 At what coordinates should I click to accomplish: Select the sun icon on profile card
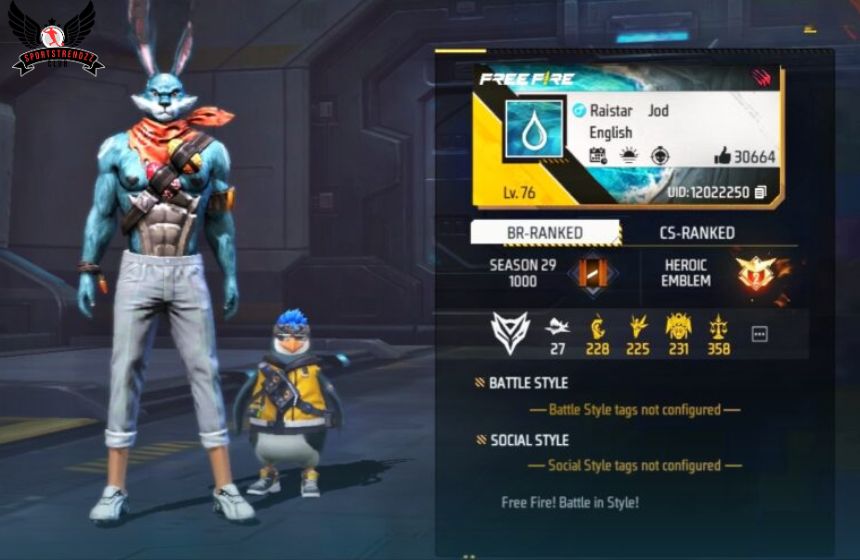tap(628, 156)
